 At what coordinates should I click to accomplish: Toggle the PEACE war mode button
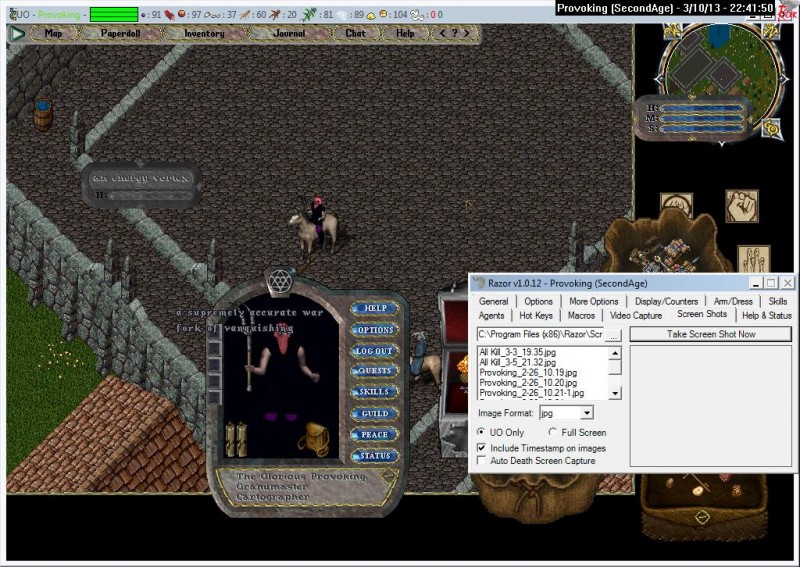(375, 435)
